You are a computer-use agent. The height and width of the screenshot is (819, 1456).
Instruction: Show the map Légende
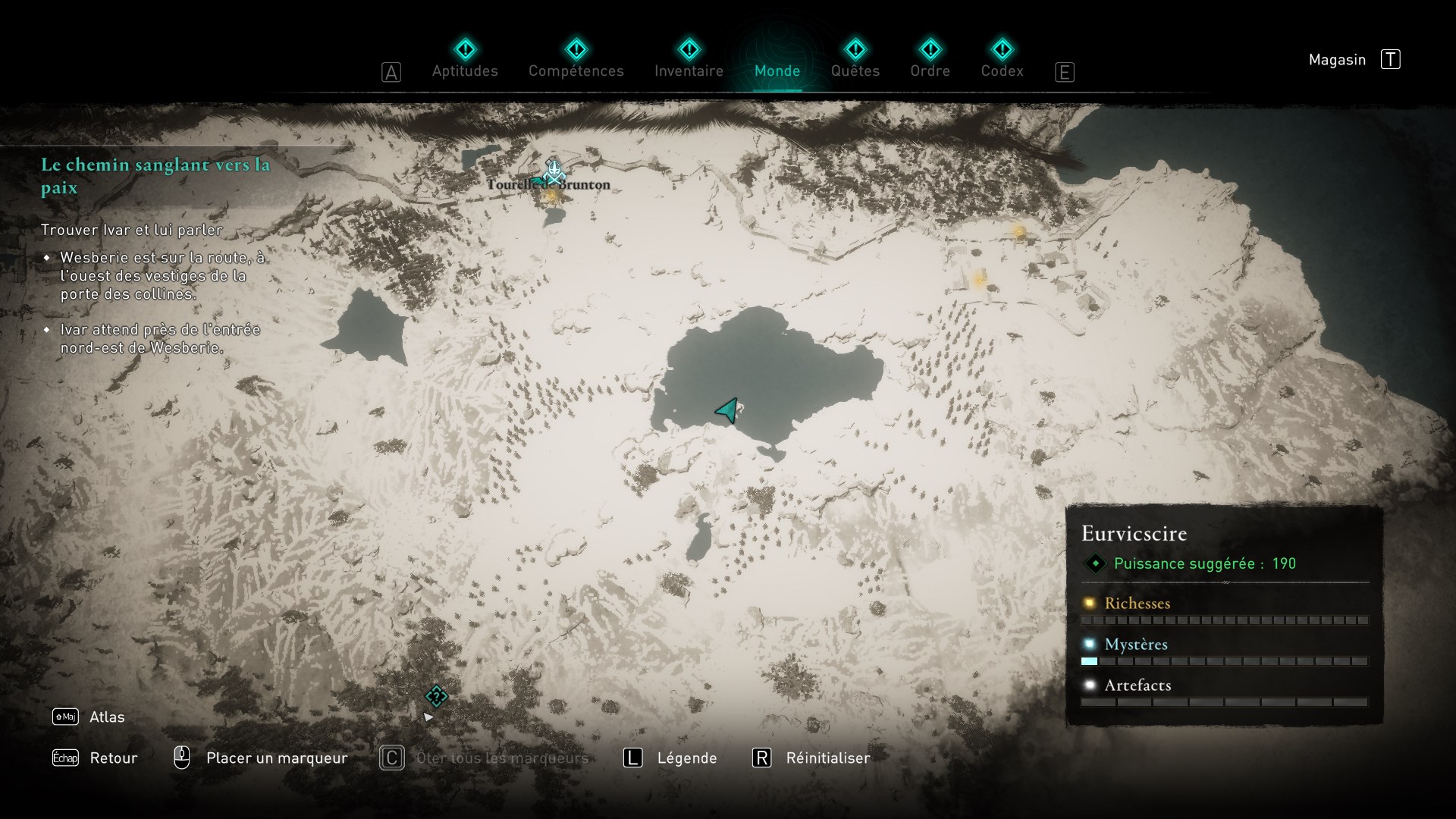(x=686, y=758)
